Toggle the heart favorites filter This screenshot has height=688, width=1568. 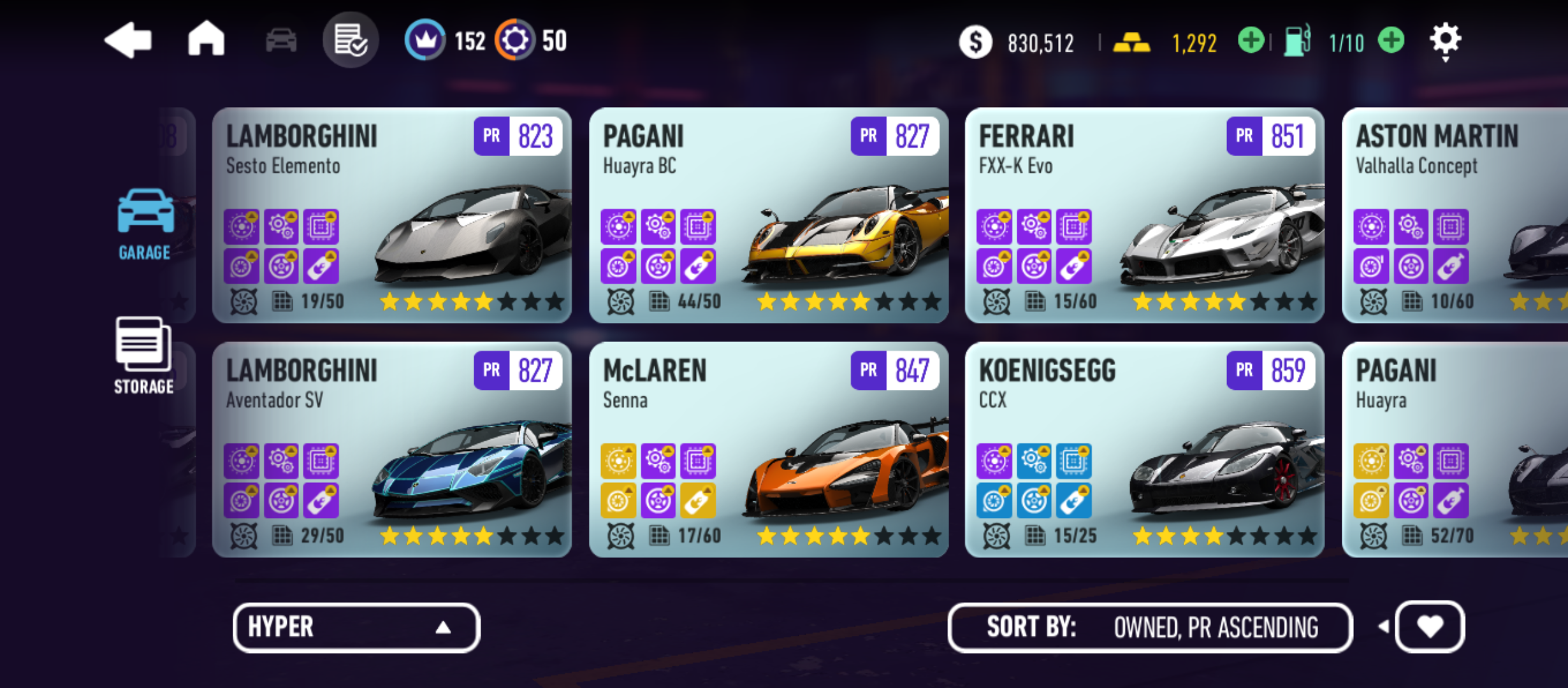click(1430, 627)
